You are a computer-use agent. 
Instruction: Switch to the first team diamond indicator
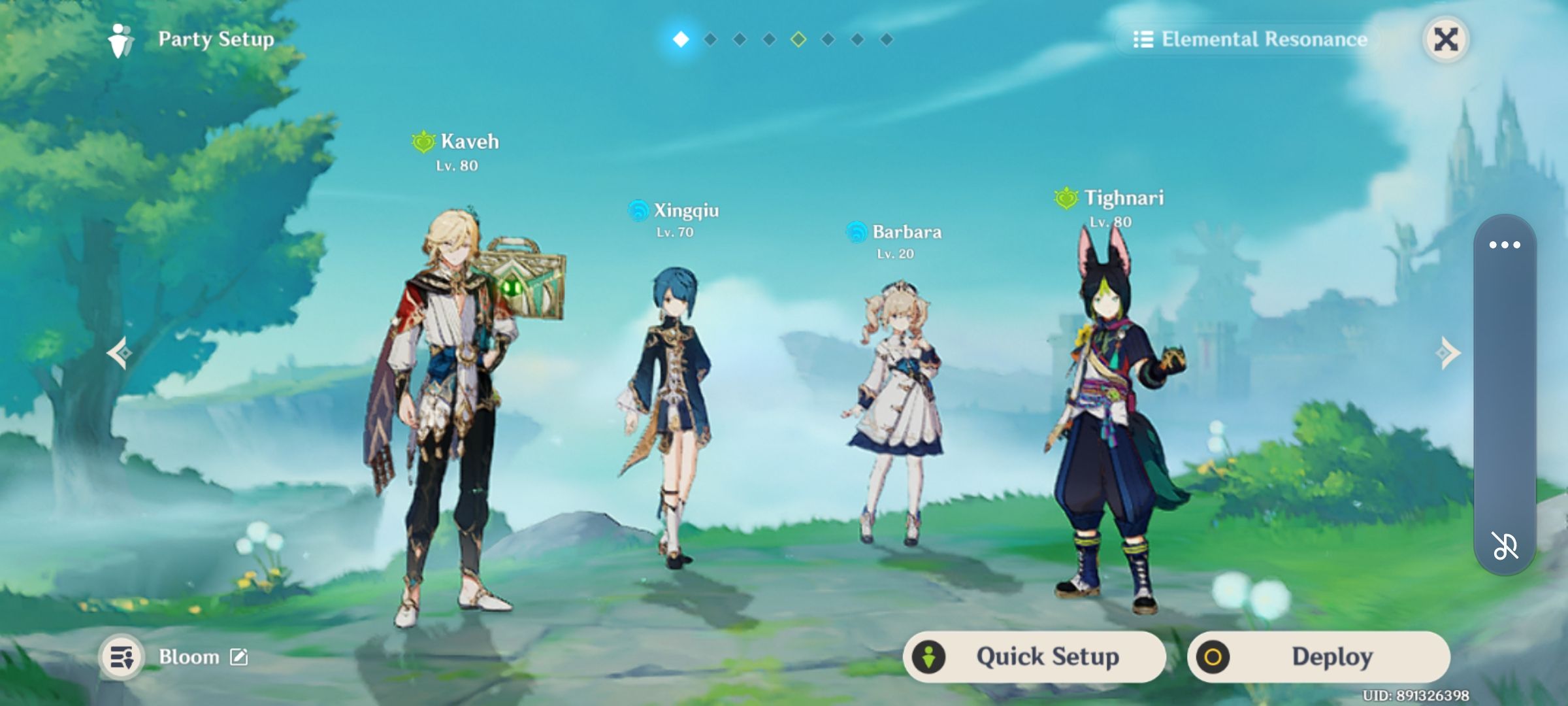pos(680,39)
